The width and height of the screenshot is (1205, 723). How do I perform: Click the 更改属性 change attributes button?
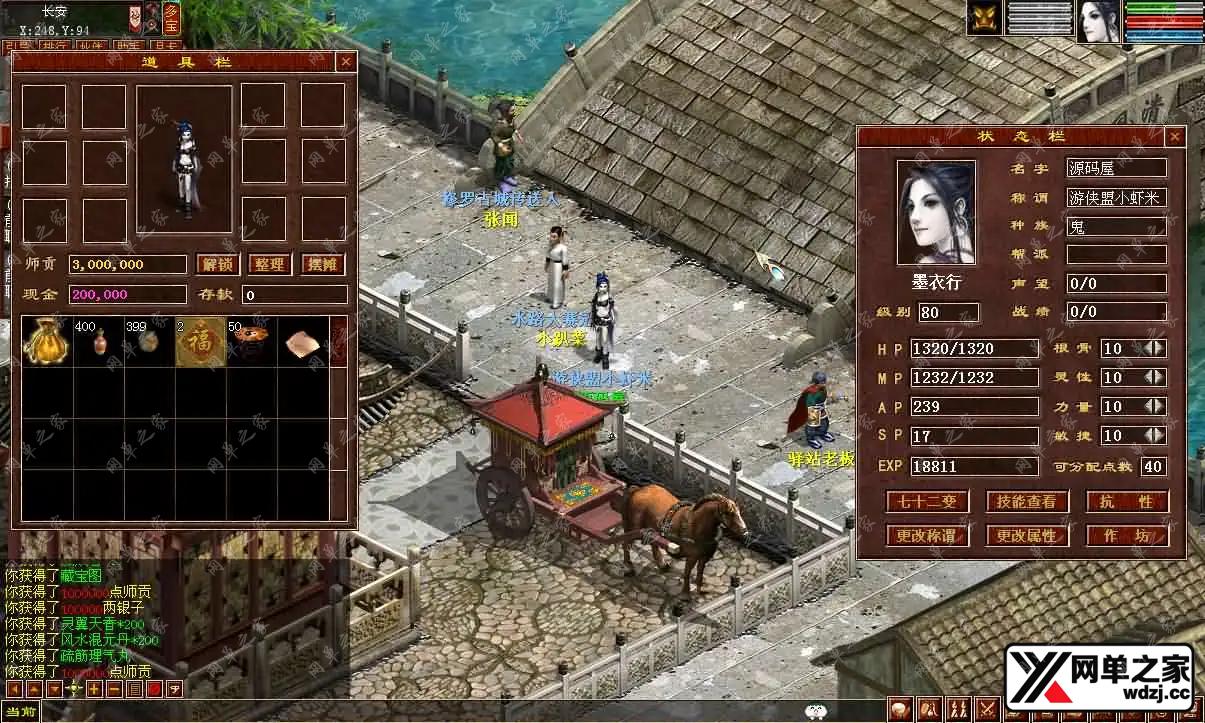coord(1027,535)
